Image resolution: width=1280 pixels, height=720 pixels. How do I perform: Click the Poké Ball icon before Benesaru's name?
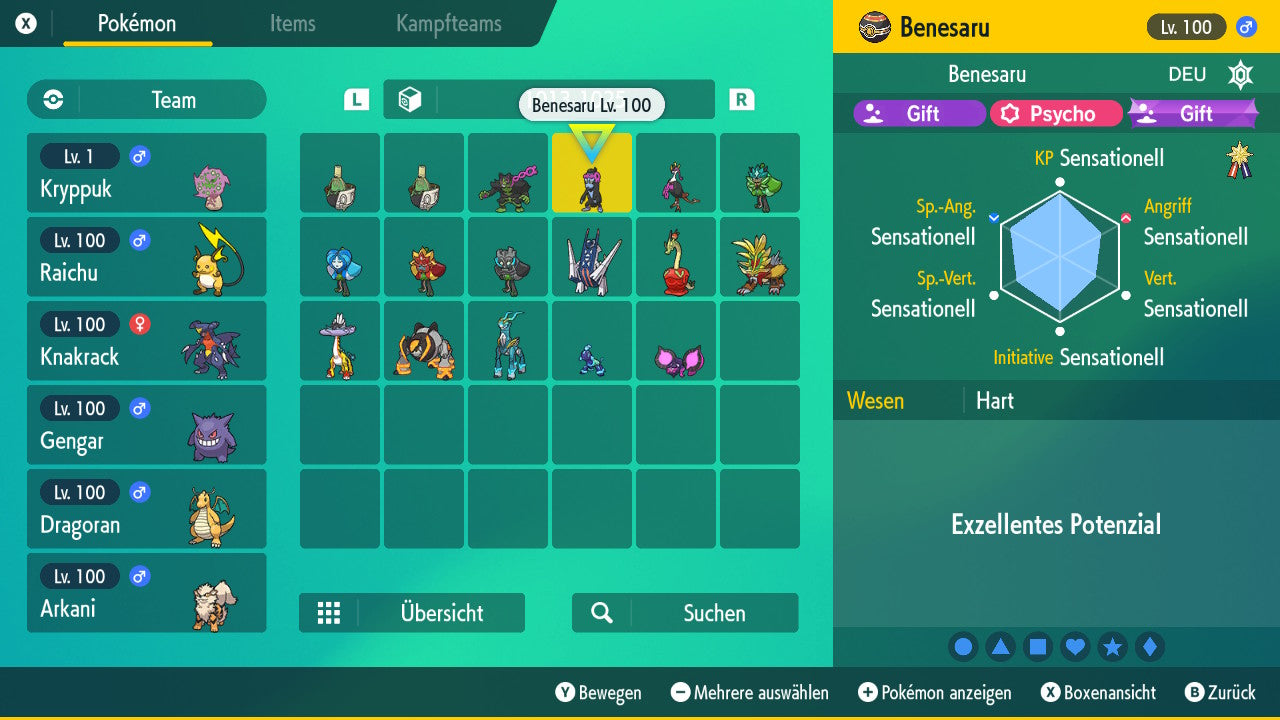pyautogui.click(x=874, y=27)
